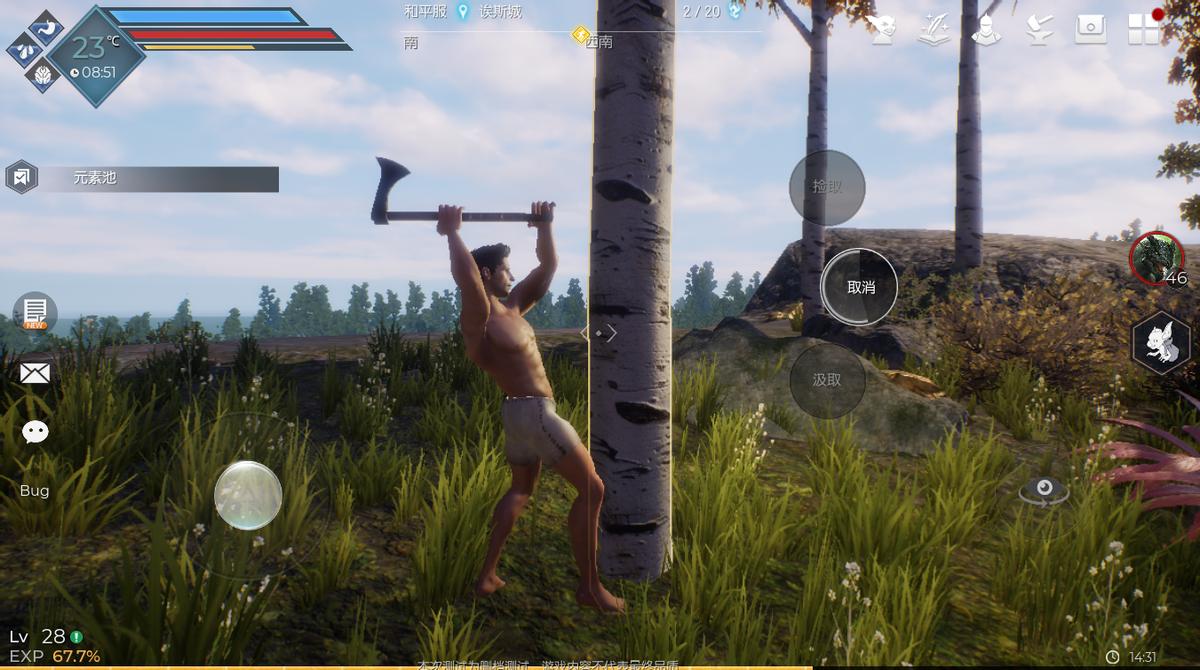Screen dimensions: 1200x670
Task: Open the four-square grid main menu
Action: tap(1144, 29)
